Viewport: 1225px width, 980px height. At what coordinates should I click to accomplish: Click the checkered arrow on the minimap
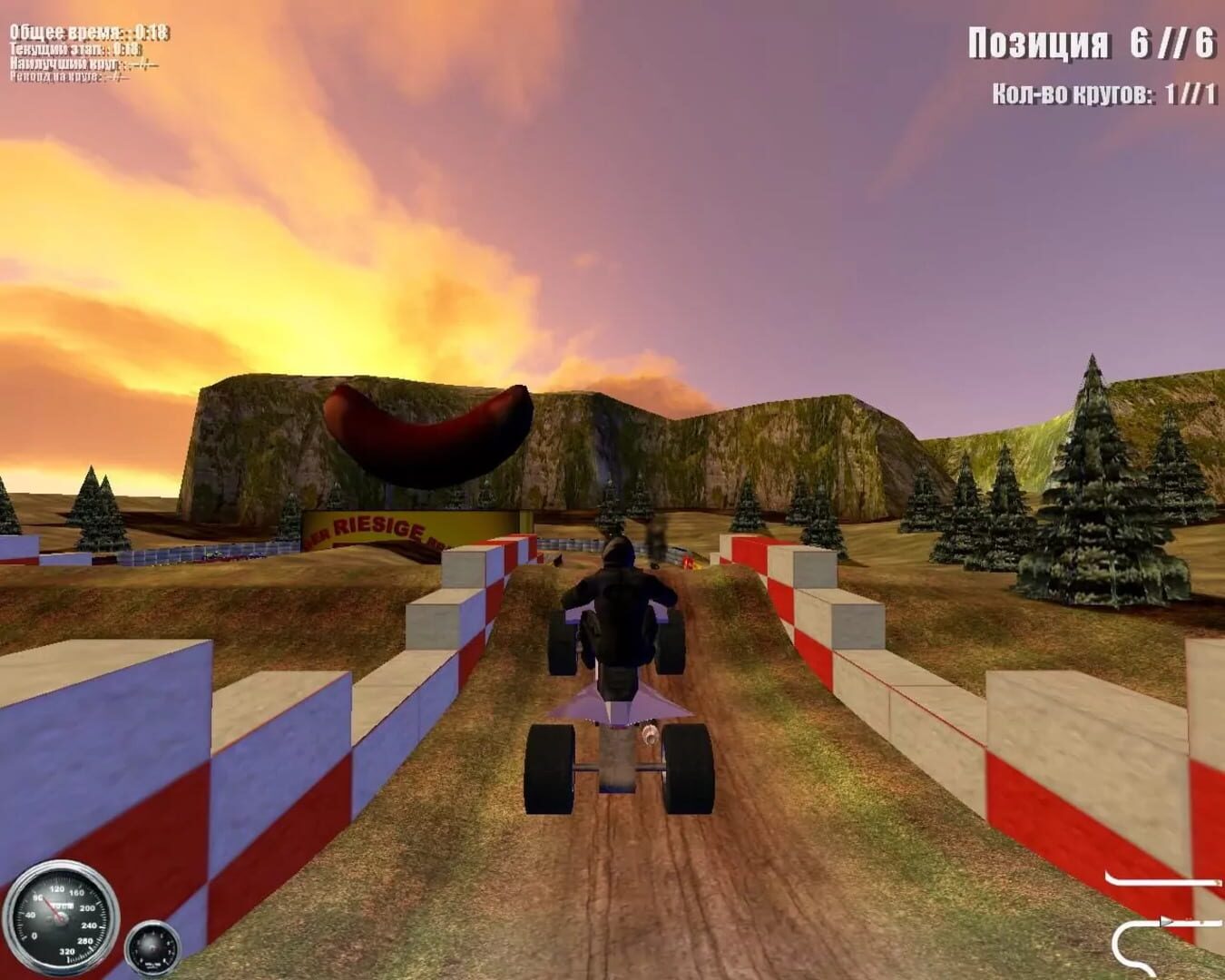(1164, 923)
